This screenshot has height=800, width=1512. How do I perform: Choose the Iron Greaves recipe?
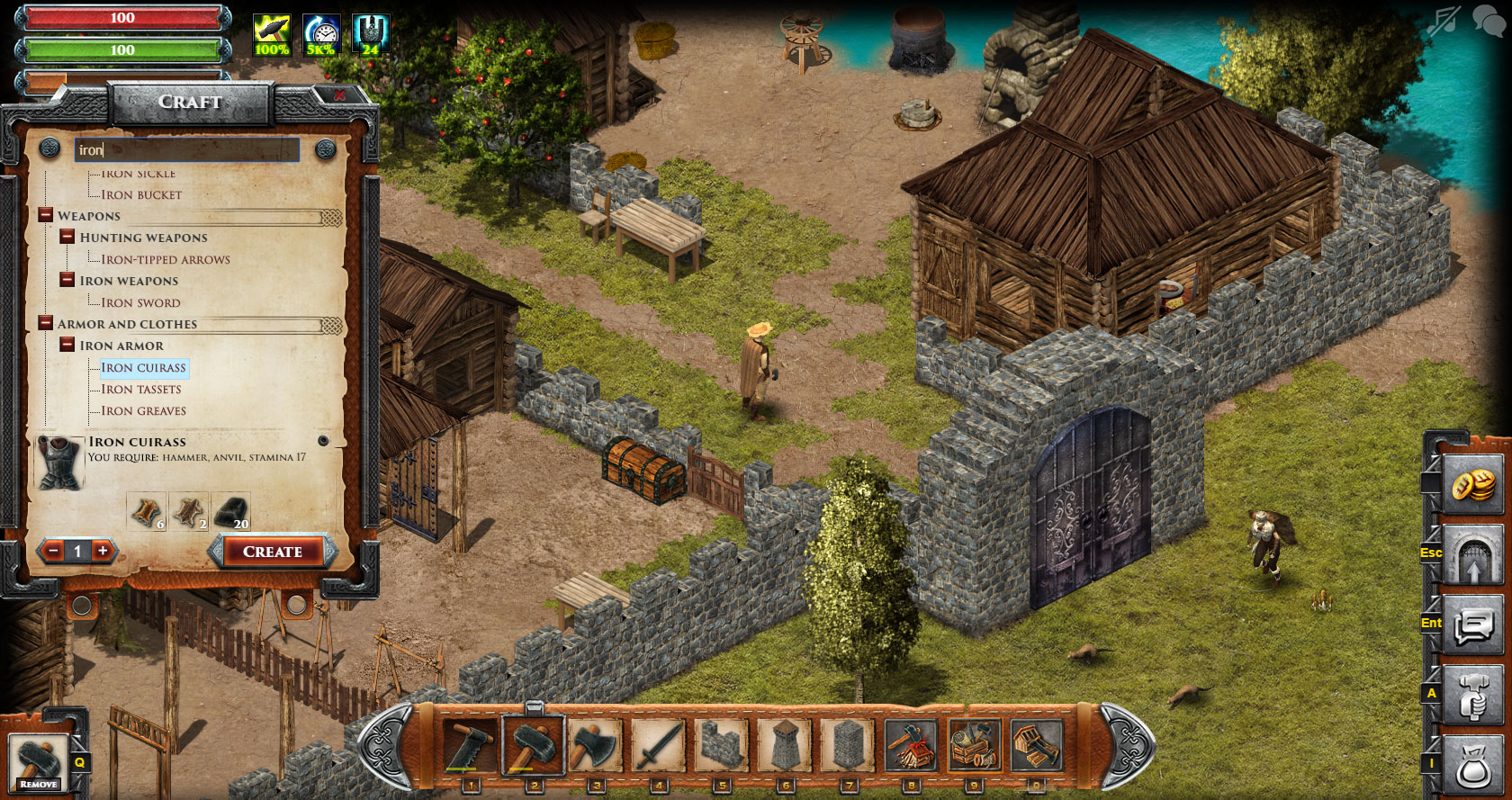point(144,411)
